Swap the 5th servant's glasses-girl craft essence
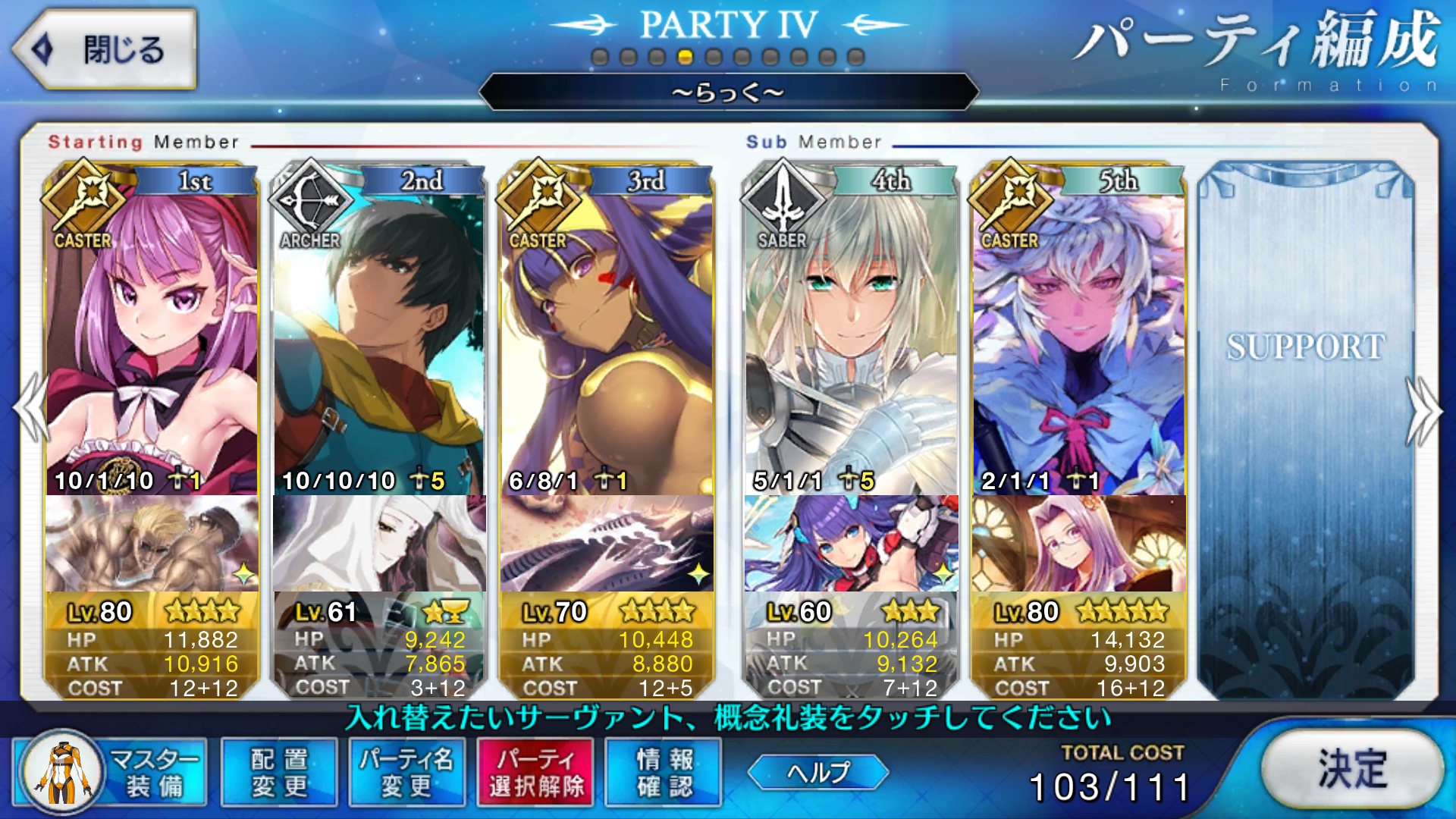The height and width of the screenshot is (819, 1456). coord(1078,543)
